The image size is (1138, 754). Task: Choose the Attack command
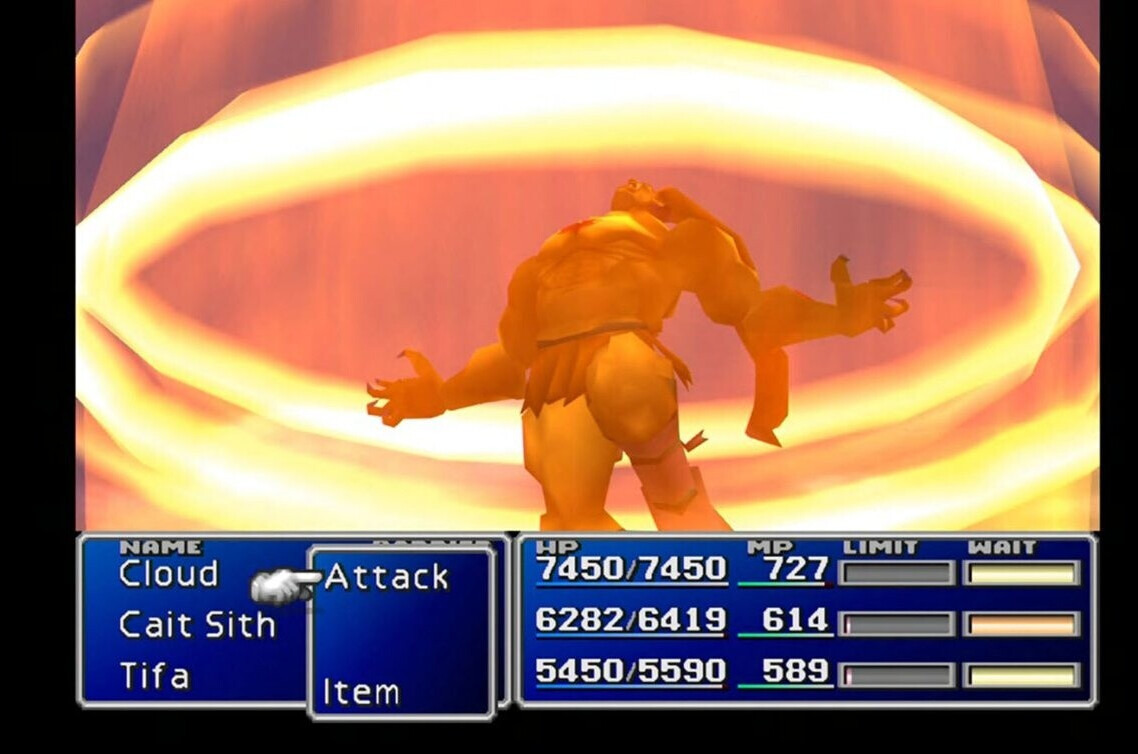pyautogui.click(x=387, y=577)
